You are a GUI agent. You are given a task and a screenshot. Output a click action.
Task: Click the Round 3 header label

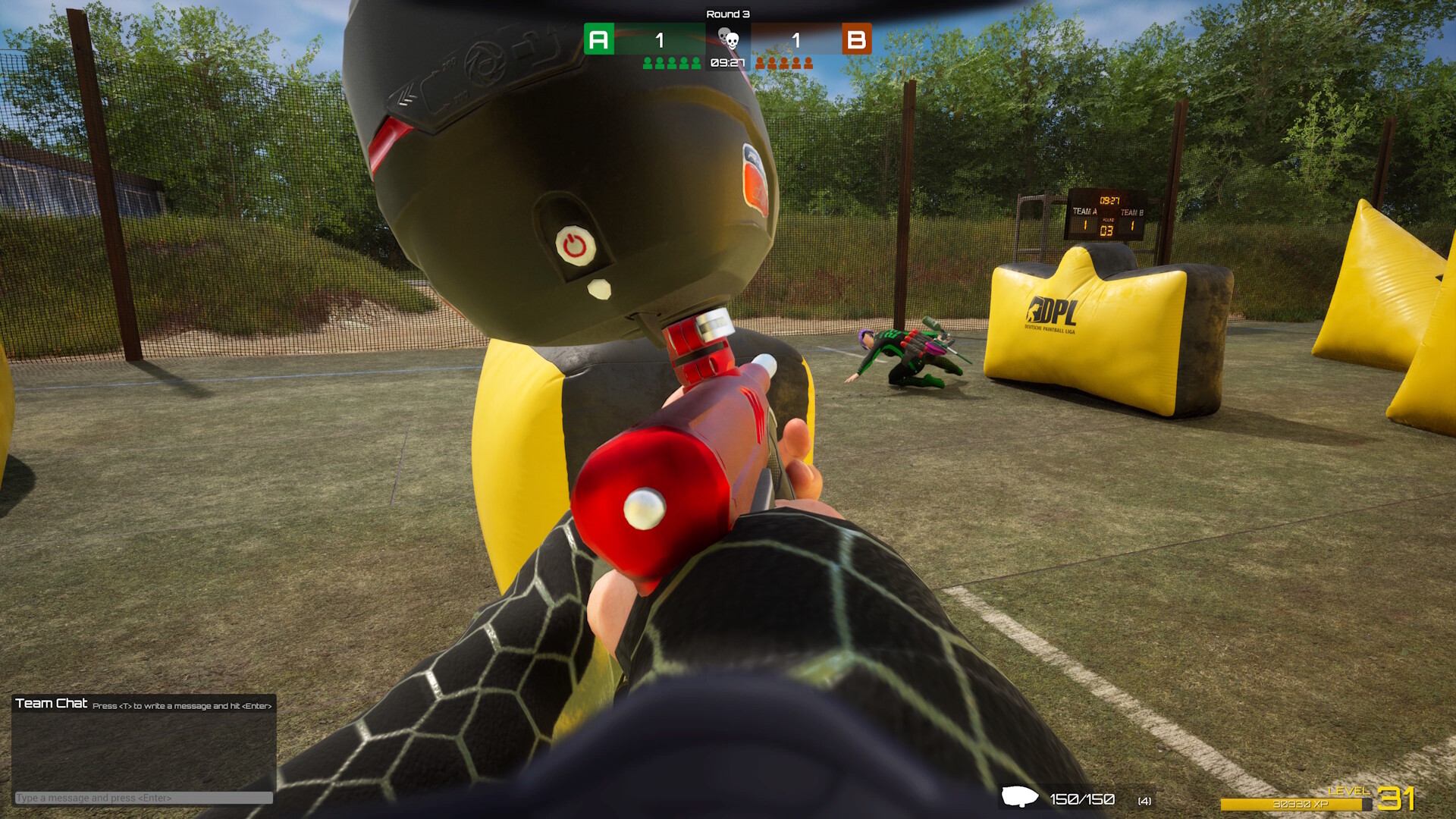[x=728, y=13]
